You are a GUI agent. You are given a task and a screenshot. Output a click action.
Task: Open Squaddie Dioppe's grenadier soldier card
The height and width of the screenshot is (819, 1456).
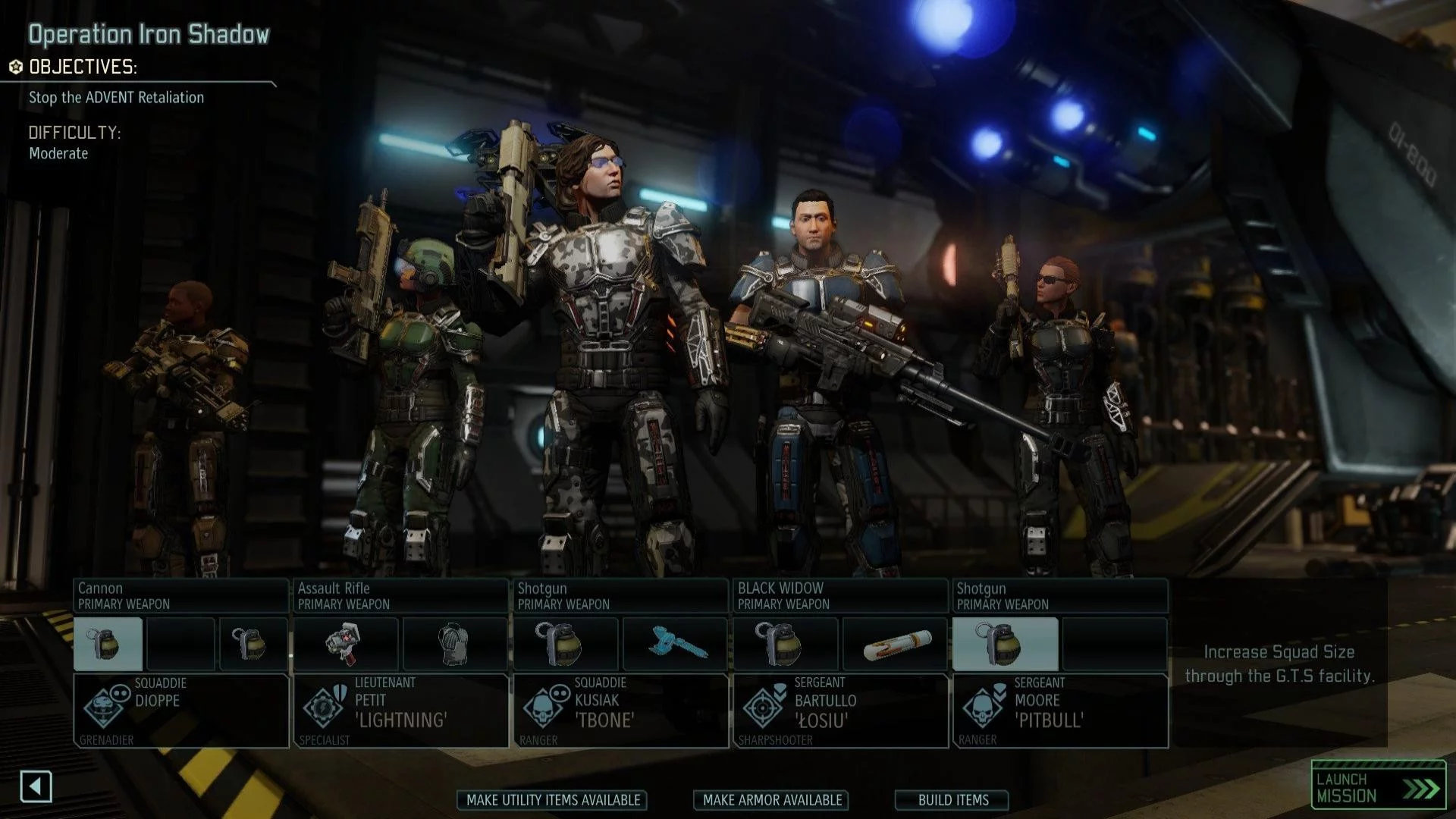tap(180, 711)
